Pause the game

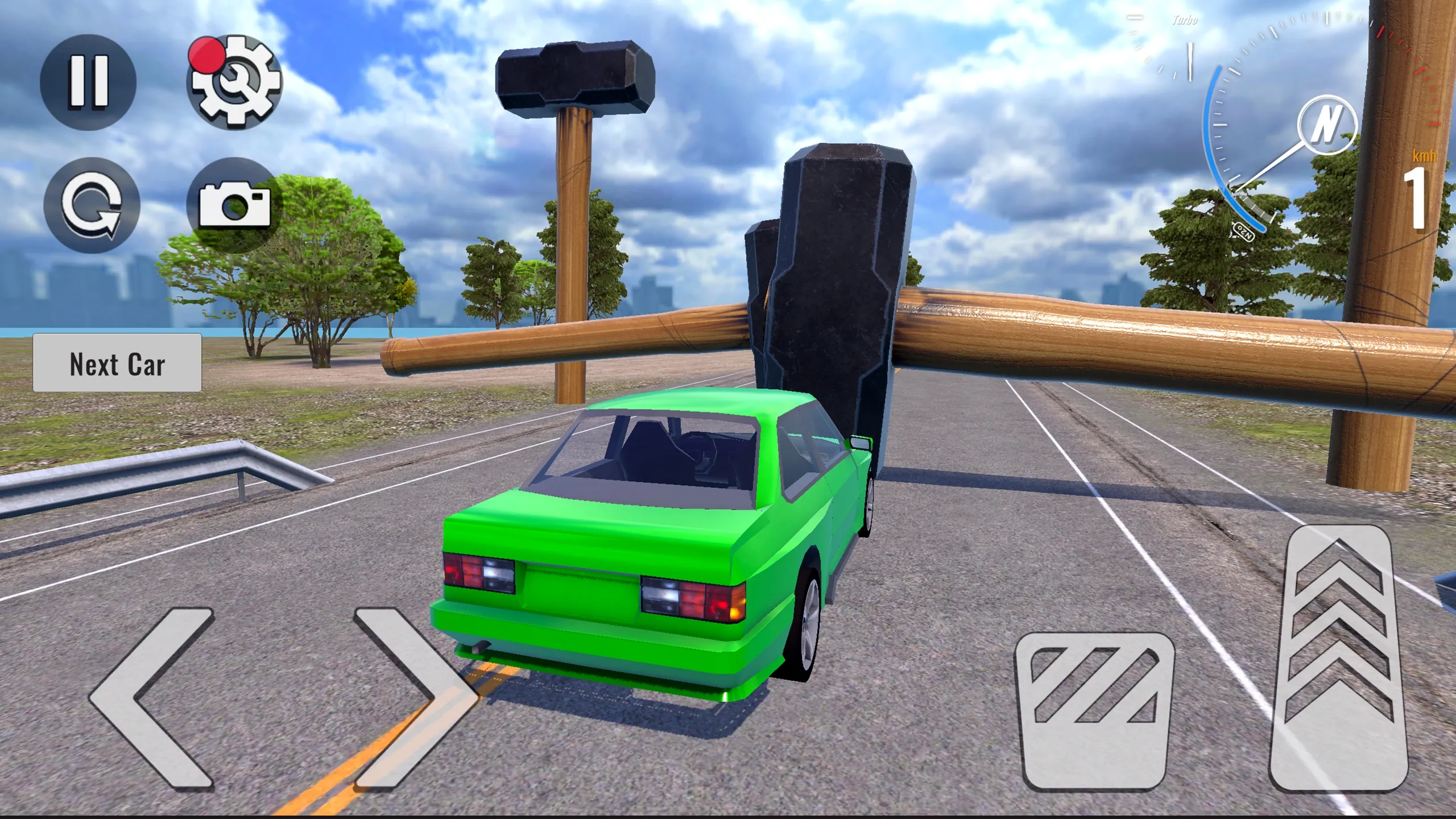pyautogui.click(x=88, y=82)
